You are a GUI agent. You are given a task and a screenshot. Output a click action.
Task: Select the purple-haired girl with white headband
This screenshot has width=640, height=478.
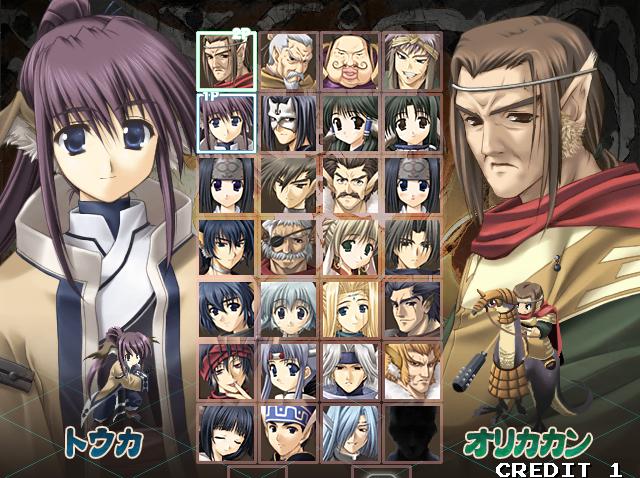pyautogui.click(x=288, y=370)
